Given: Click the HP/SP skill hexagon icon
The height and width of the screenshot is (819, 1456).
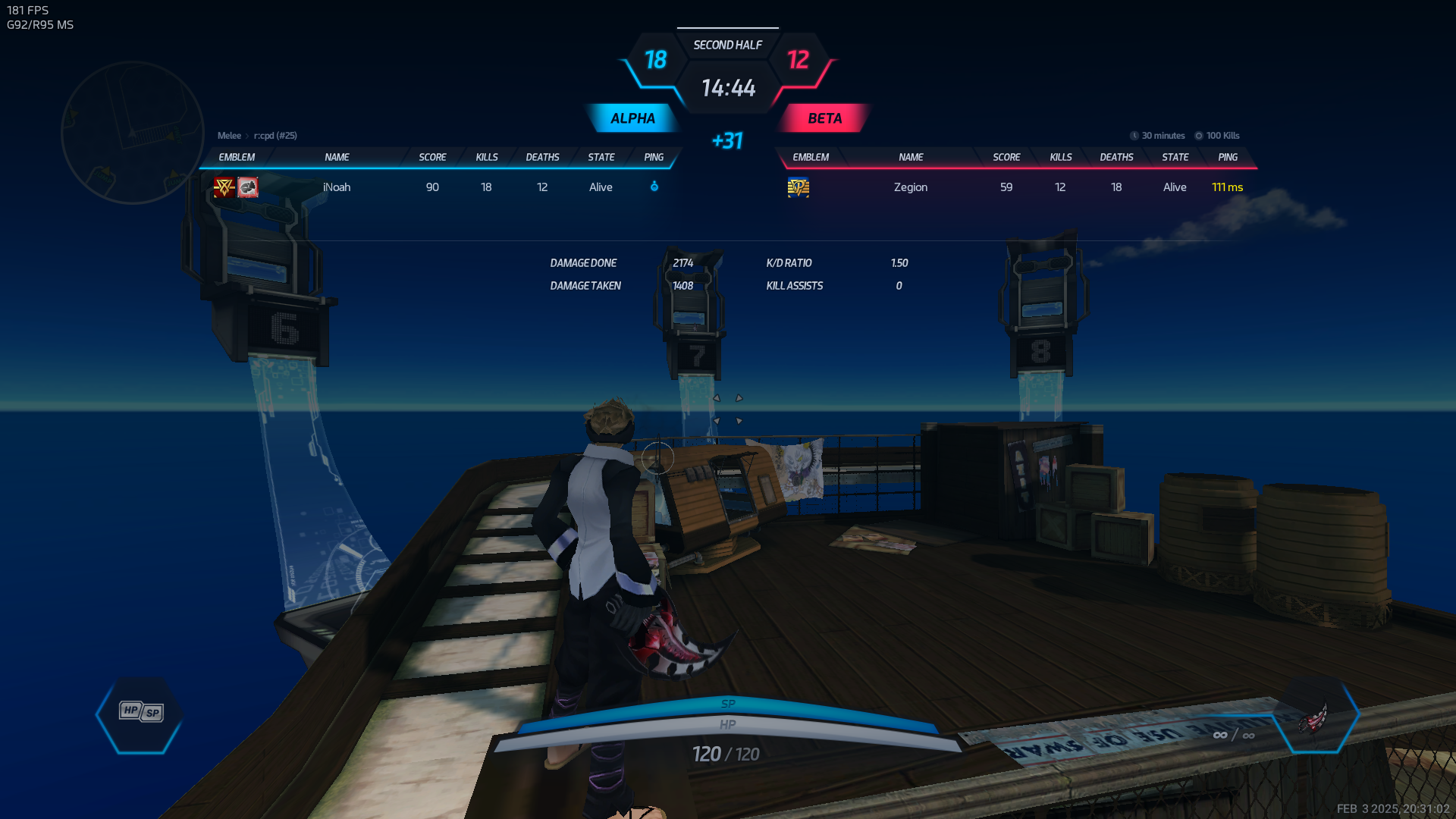Looking at the screenshot, I should [x=141, y=713].
